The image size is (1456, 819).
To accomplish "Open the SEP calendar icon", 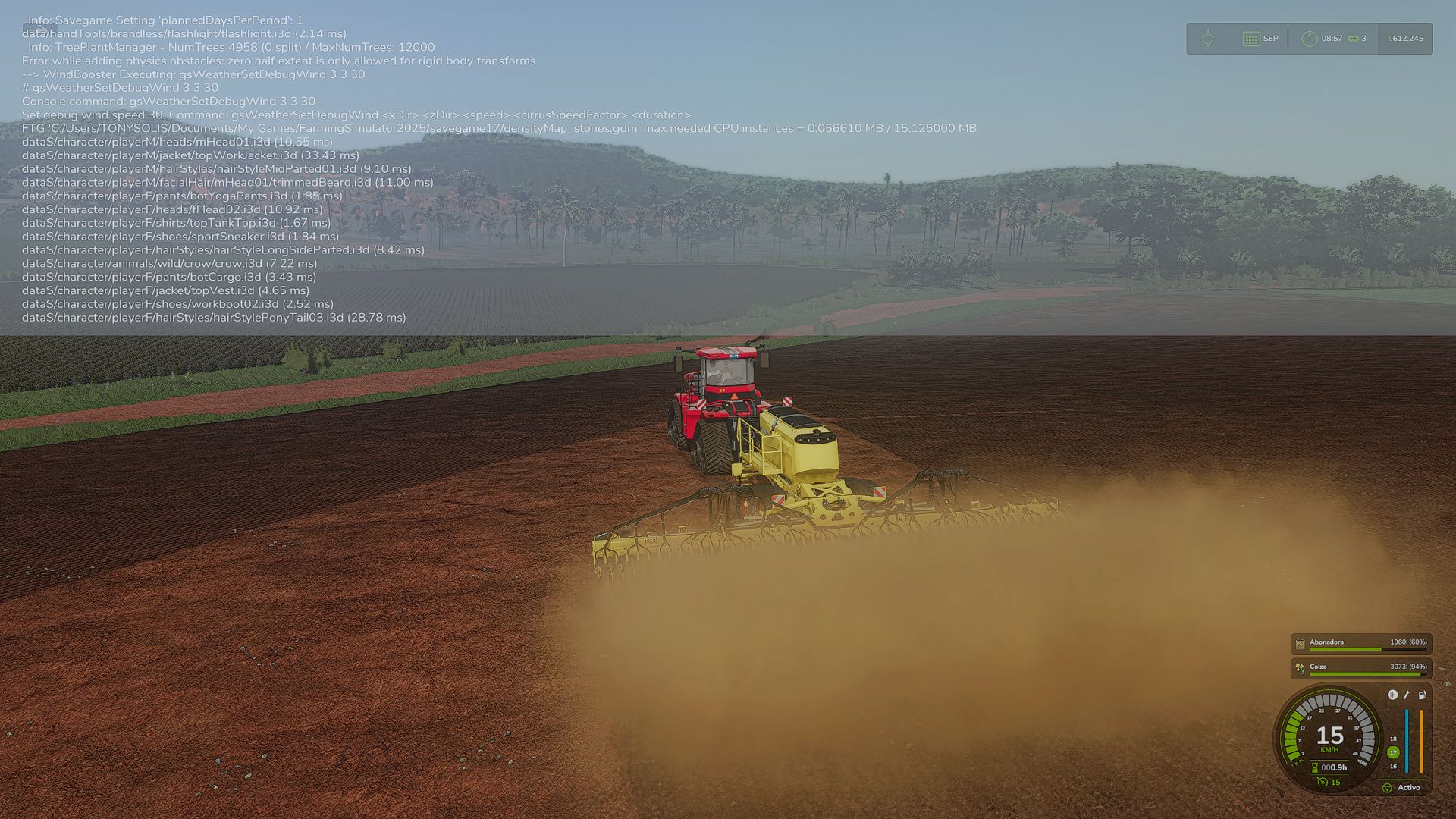I will tap(1251, 39).
